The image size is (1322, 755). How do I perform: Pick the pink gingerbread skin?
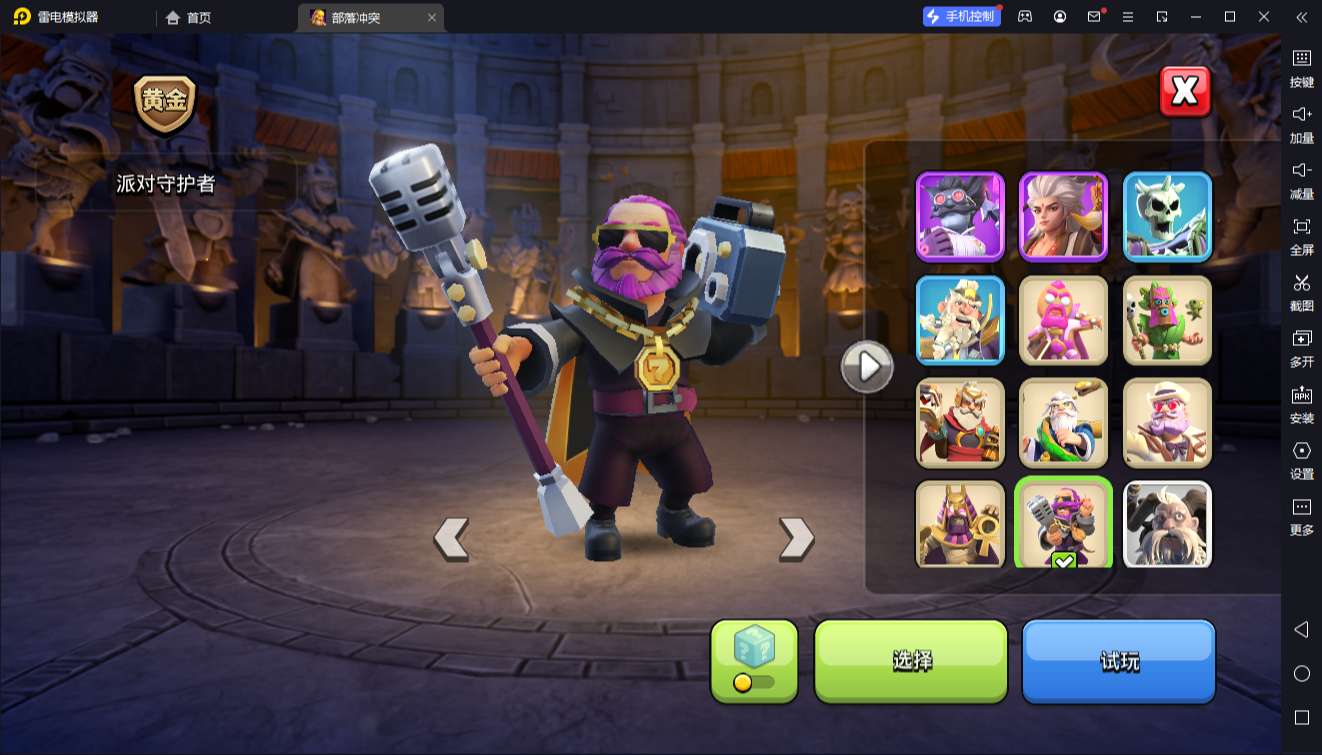tap(1063, 320)
